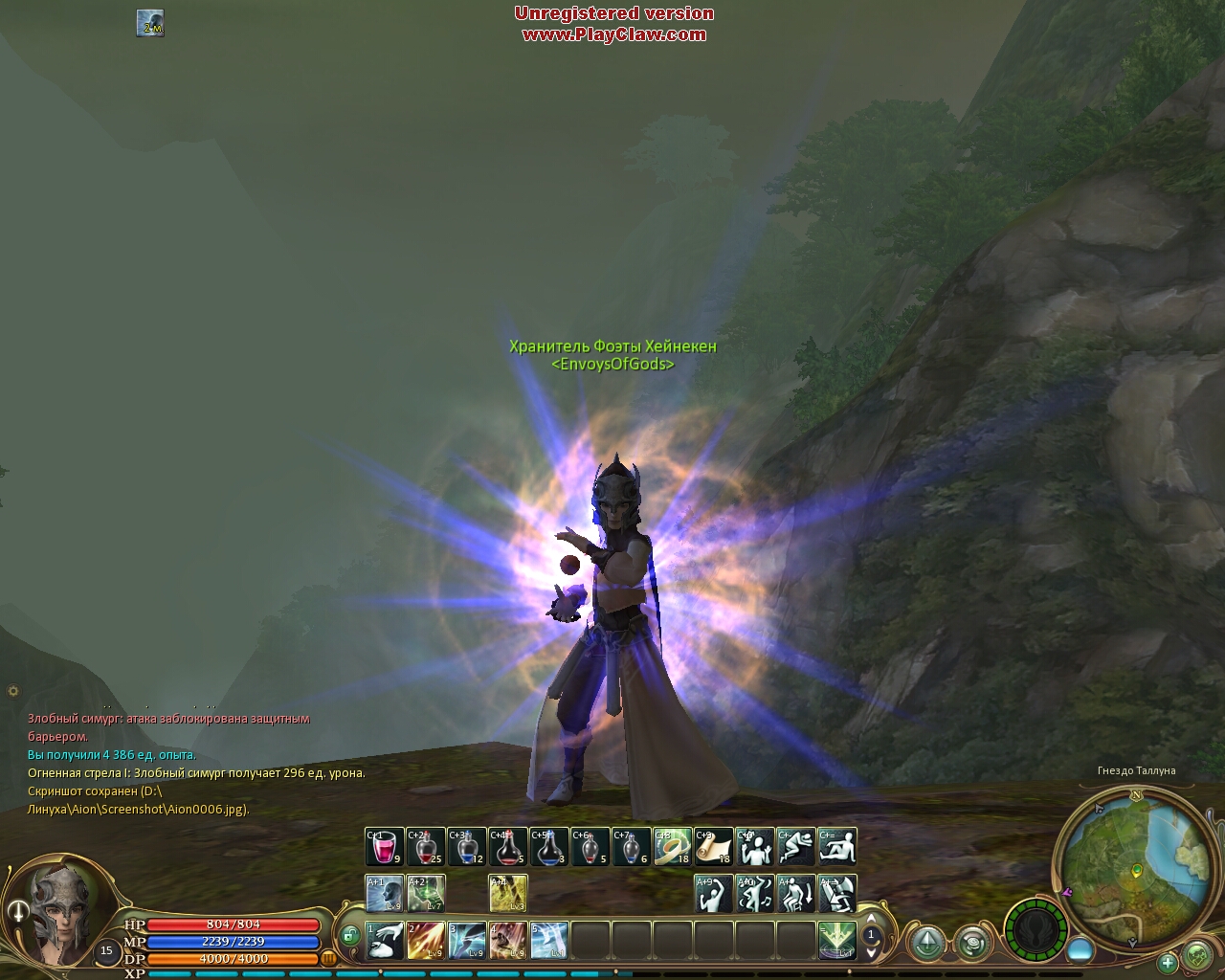Use the hand-over-stone skill in slot 1
The width and height of the screenshot is (1225, 980).
(x=385, y=940)
